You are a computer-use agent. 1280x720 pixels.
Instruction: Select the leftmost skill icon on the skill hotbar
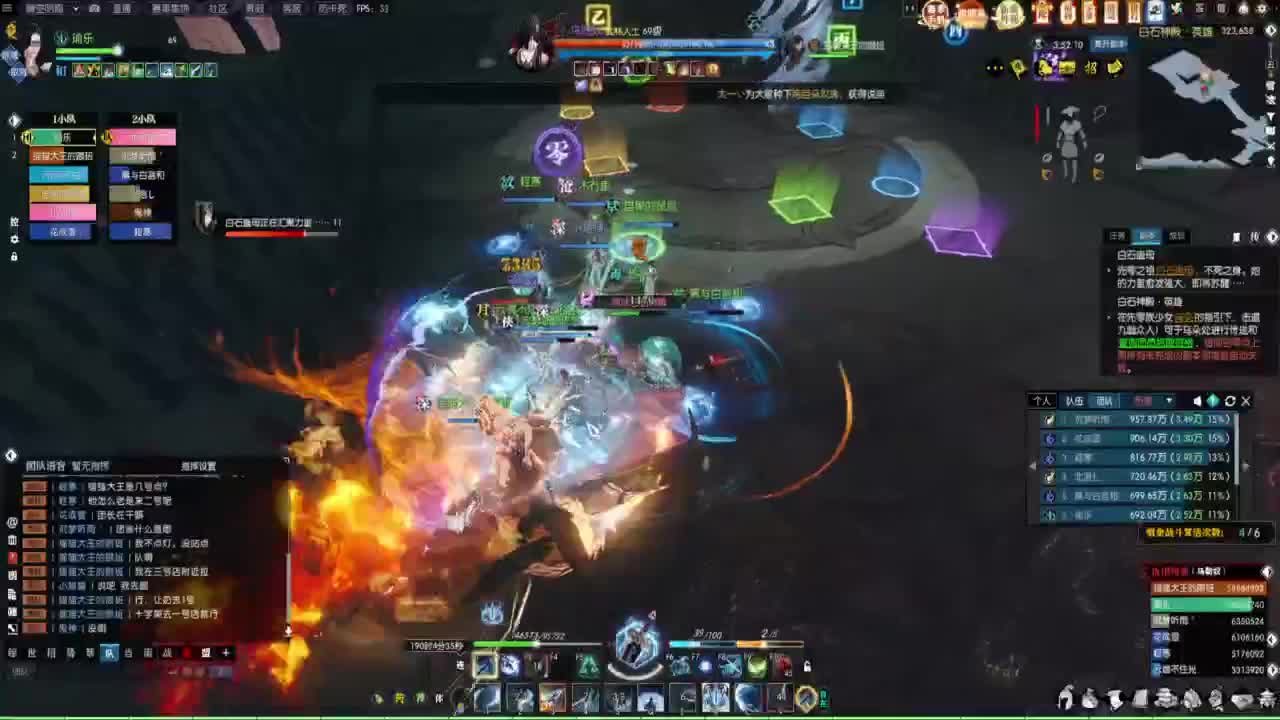(x=486, y=666)
